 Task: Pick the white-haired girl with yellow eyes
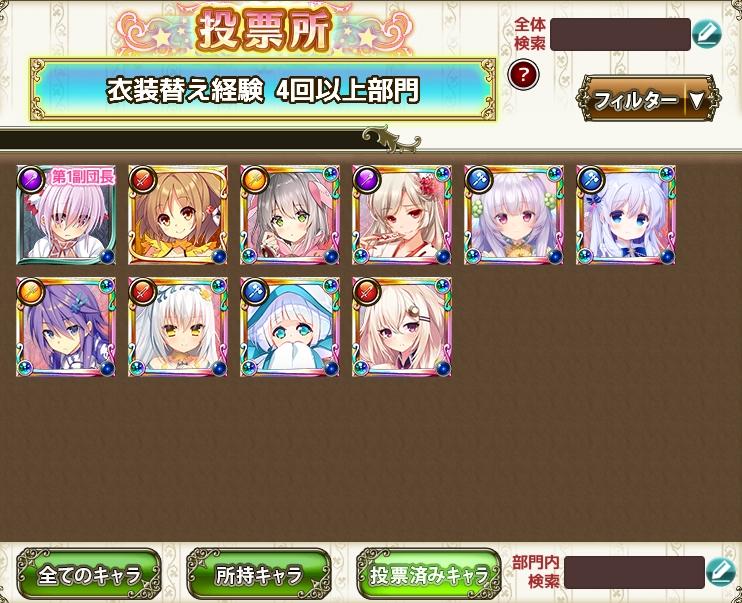[178, 327]
